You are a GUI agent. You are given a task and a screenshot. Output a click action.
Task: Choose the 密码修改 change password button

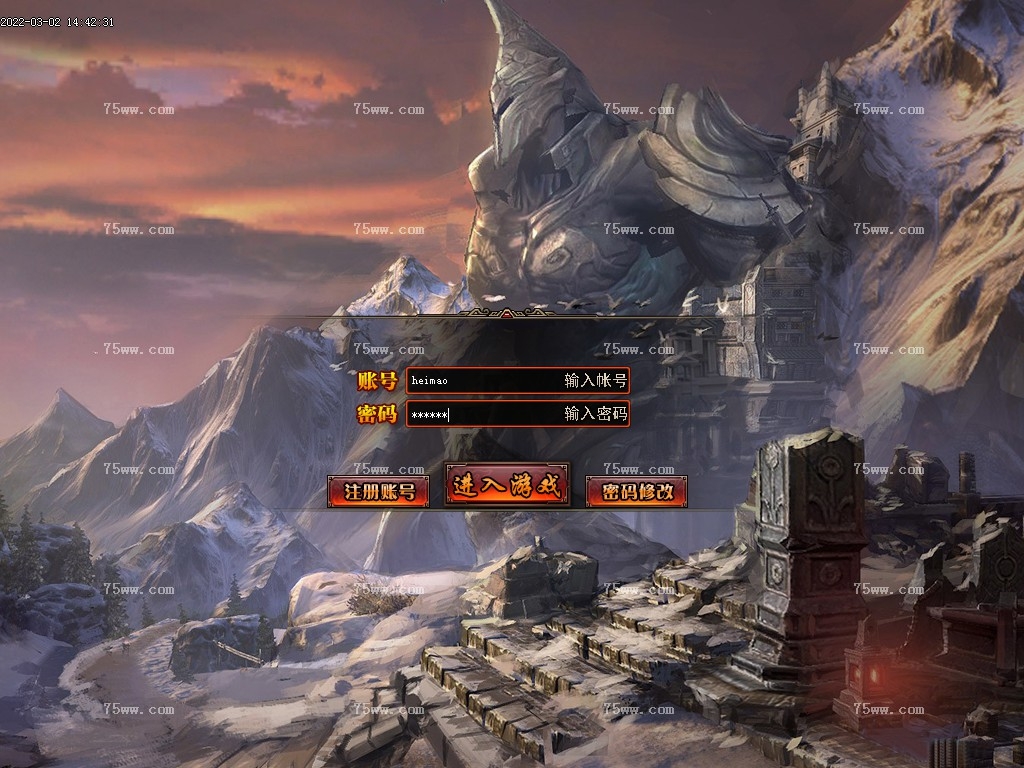[636, 491]
